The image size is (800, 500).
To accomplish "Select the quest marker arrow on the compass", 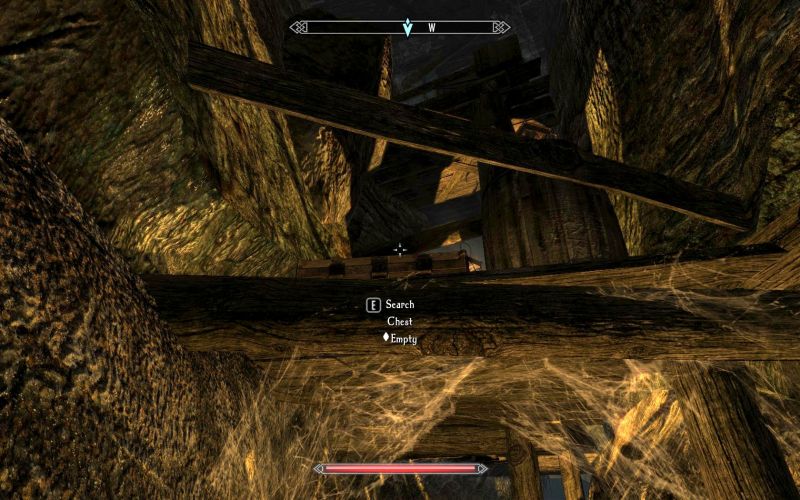I will [x=407, y=28].
